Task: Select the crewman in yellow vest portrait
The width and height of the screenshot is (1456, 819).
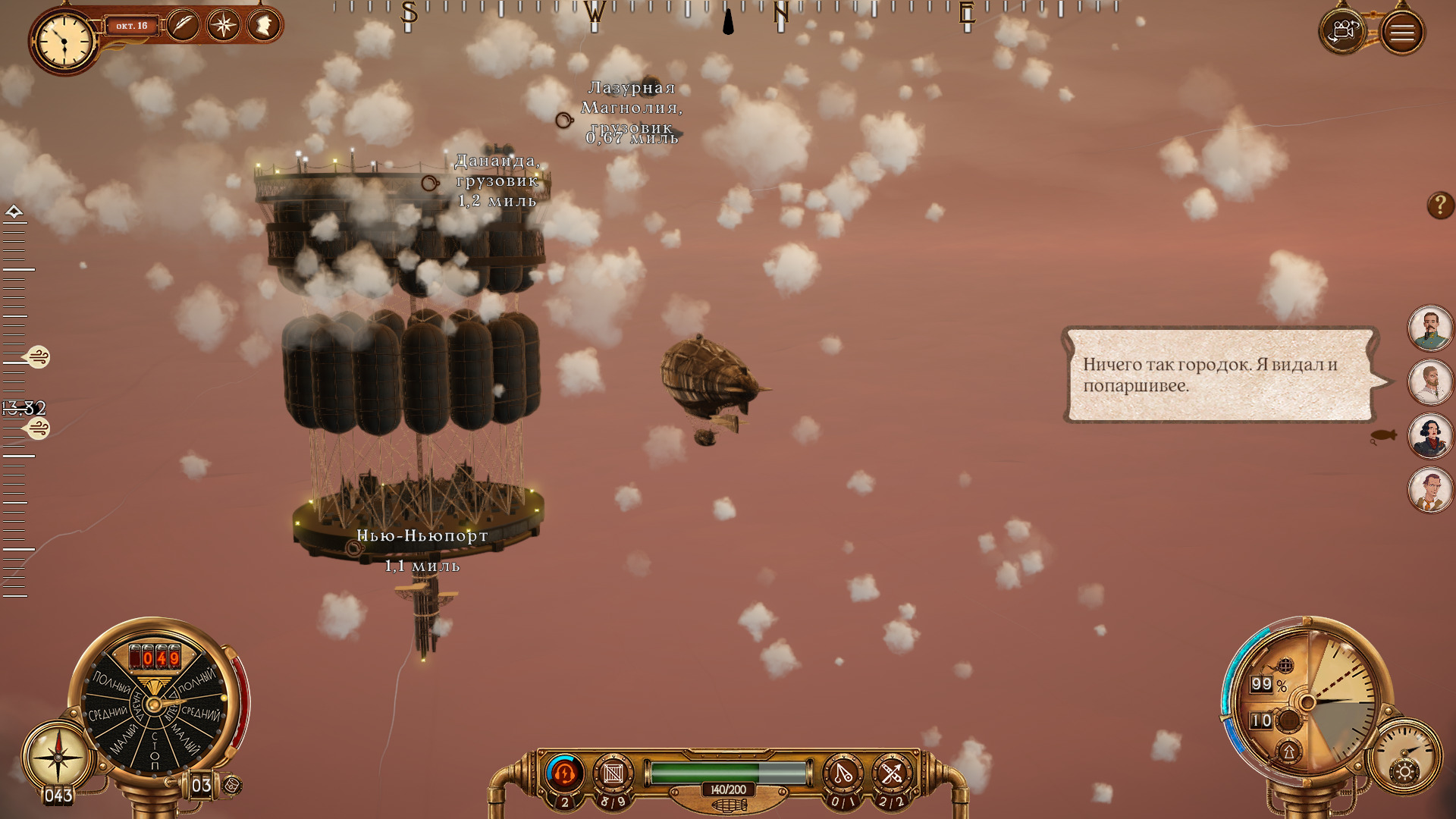Action: [x=1430, y=490]
